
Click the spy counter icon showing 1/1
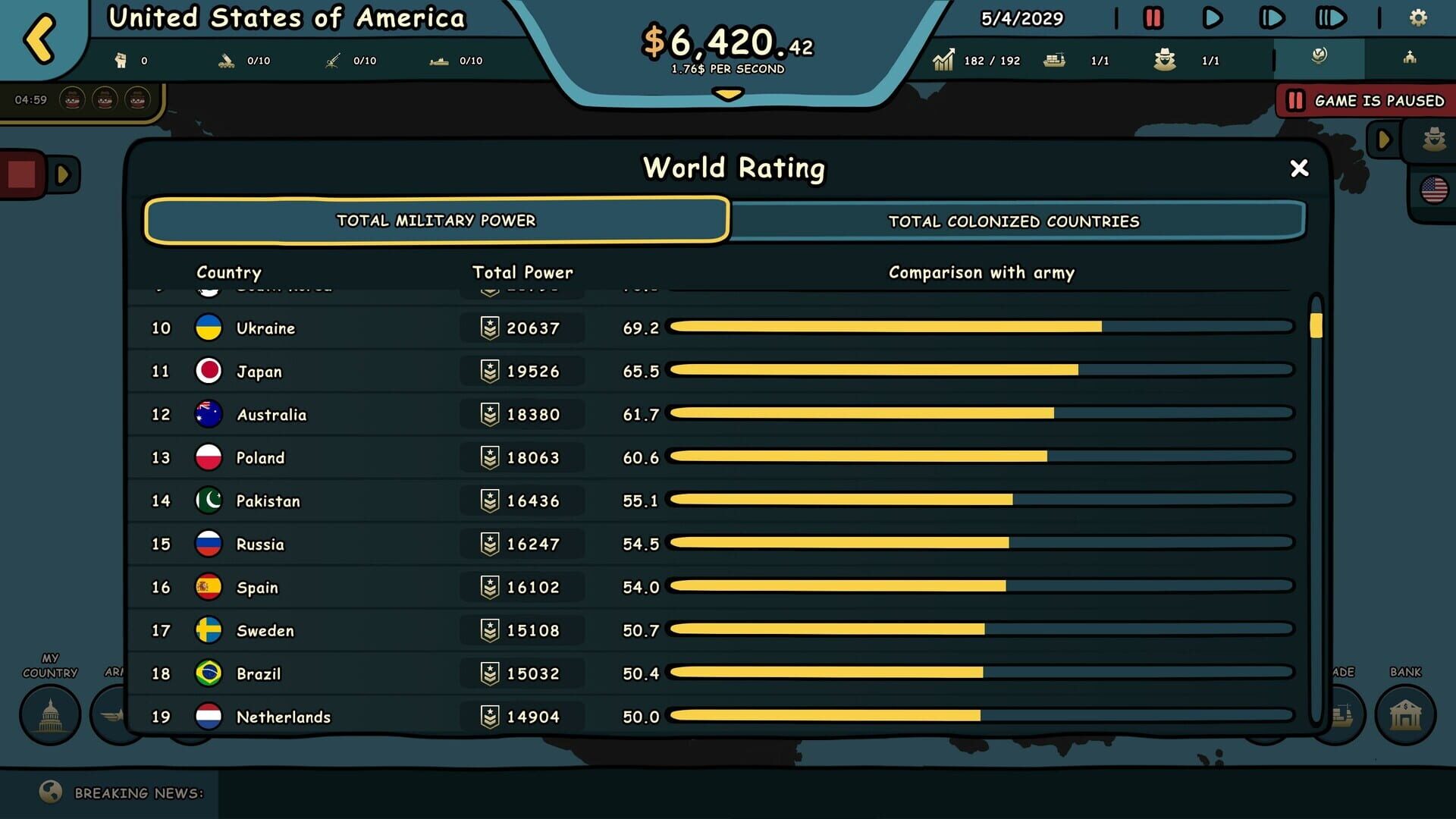coord(1166,59)
